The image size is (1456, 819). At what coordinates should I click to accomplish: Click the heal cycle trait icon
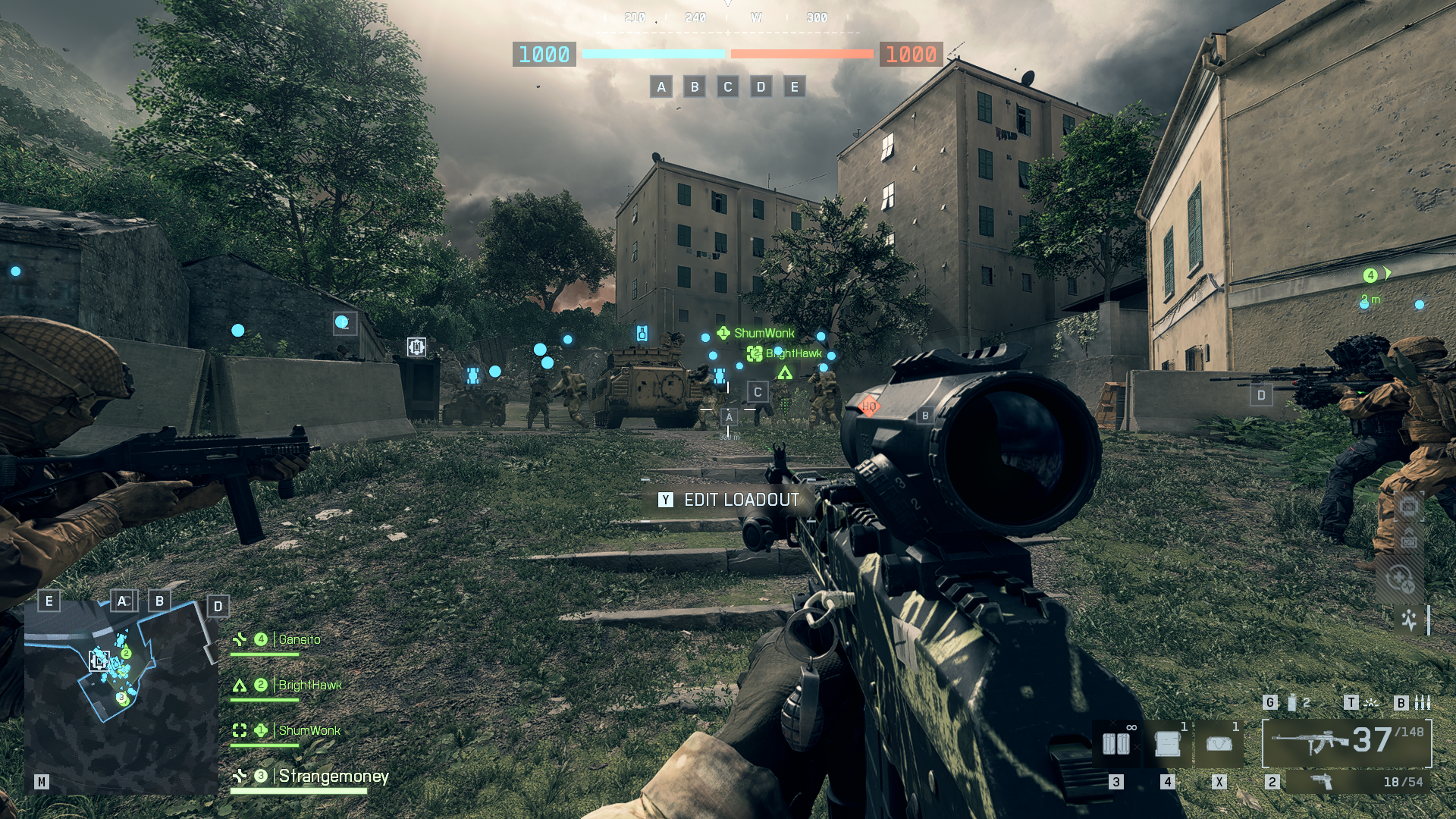click(x=1400, y=580)
